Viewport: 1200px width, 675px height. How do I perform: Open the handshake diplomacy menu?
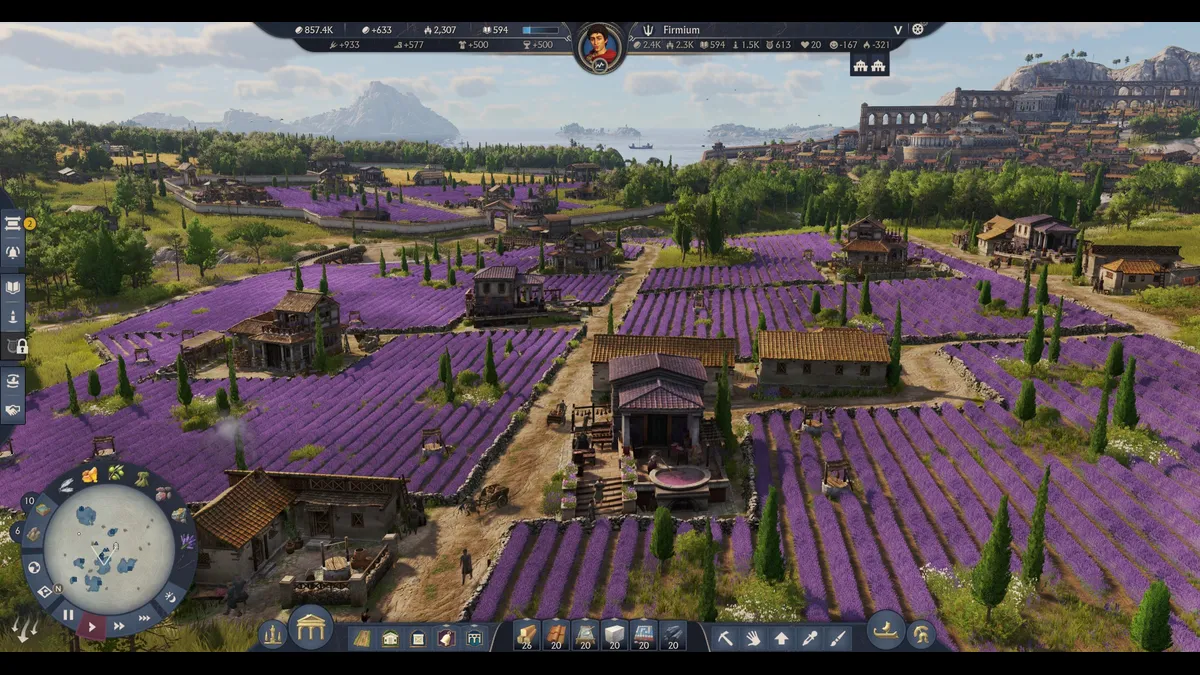[x=13, y=410]
